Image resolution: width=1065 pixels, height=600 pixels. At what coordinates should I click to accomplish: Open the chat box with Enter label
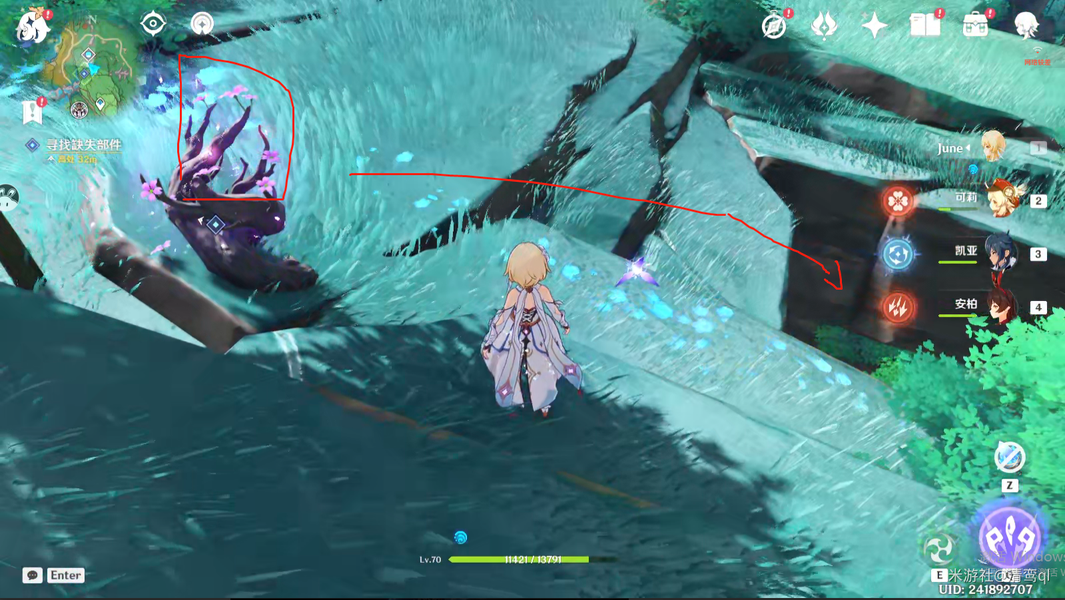(55, 575)
